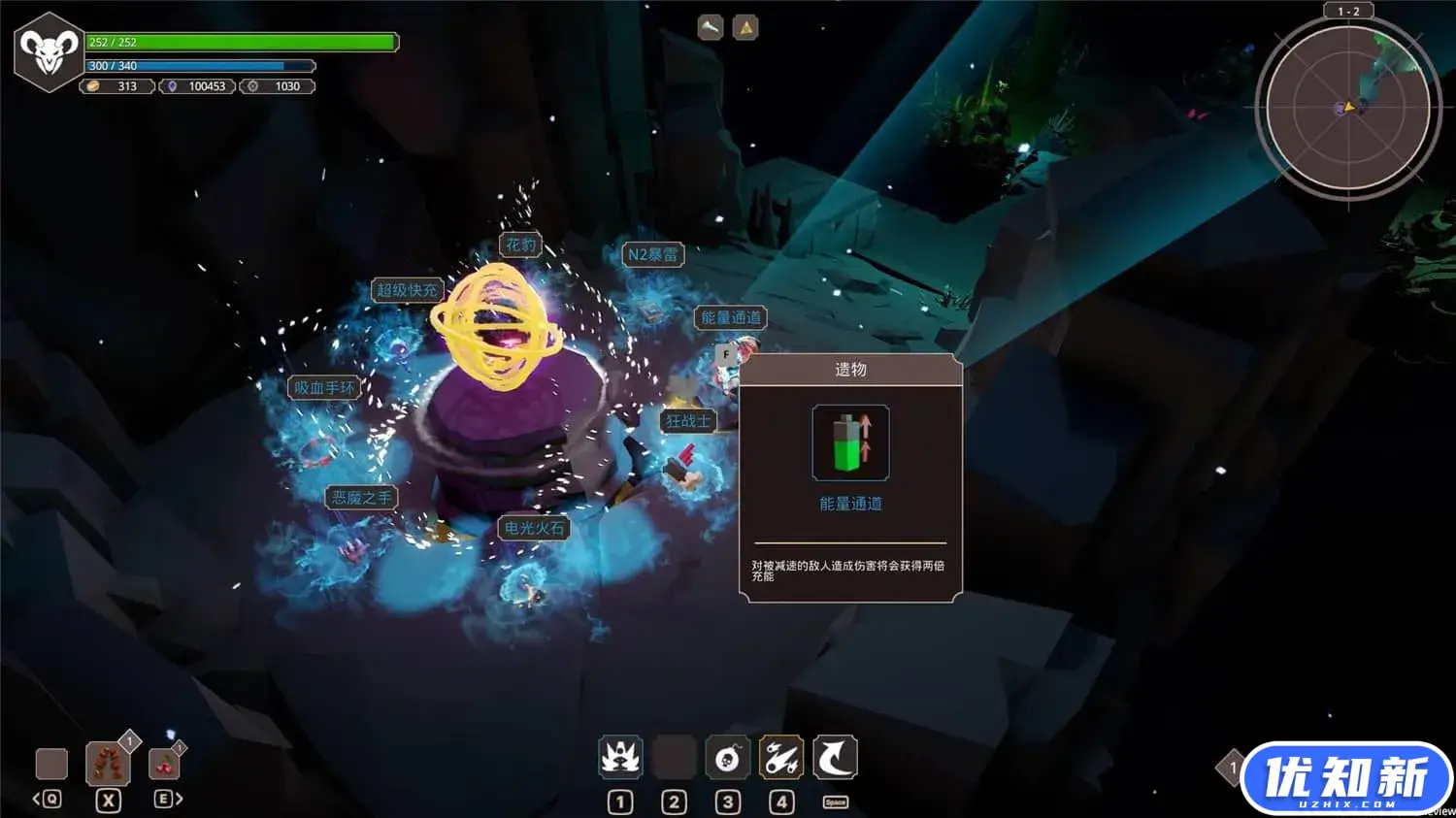Choose the 花豹 relic label

520,245
